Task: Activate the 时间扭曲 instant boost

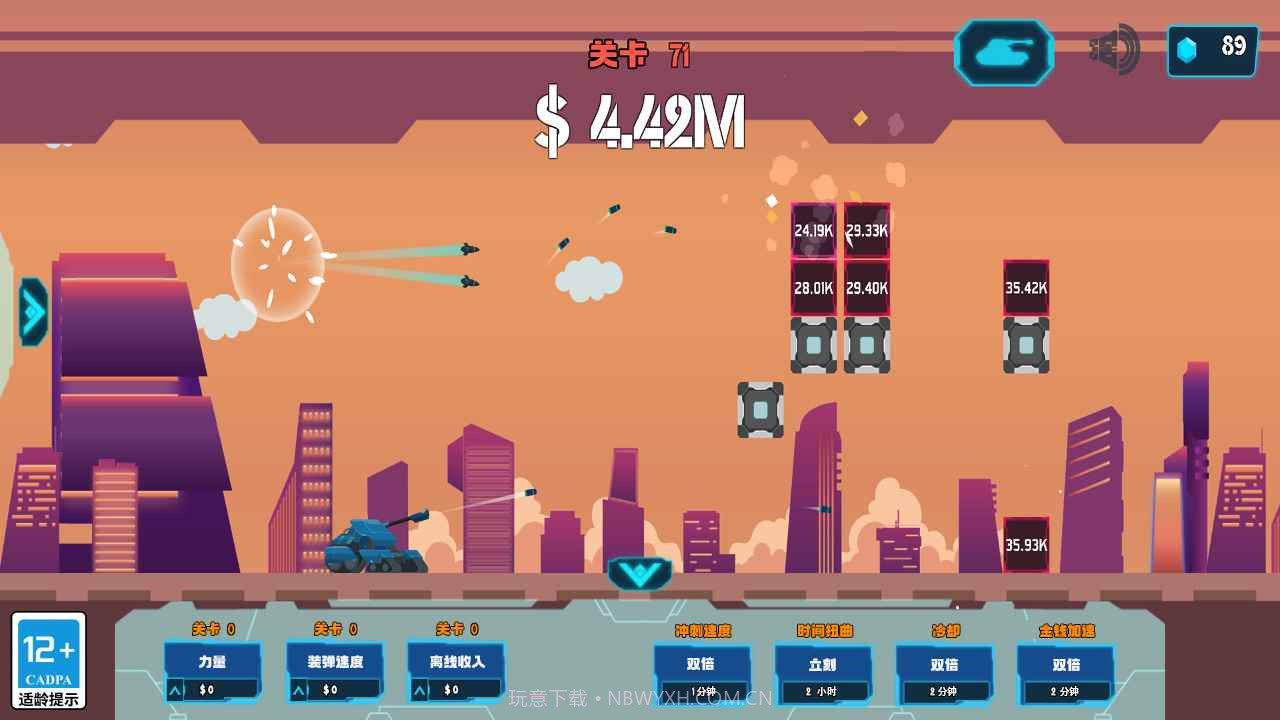Action: click(824, 662)
